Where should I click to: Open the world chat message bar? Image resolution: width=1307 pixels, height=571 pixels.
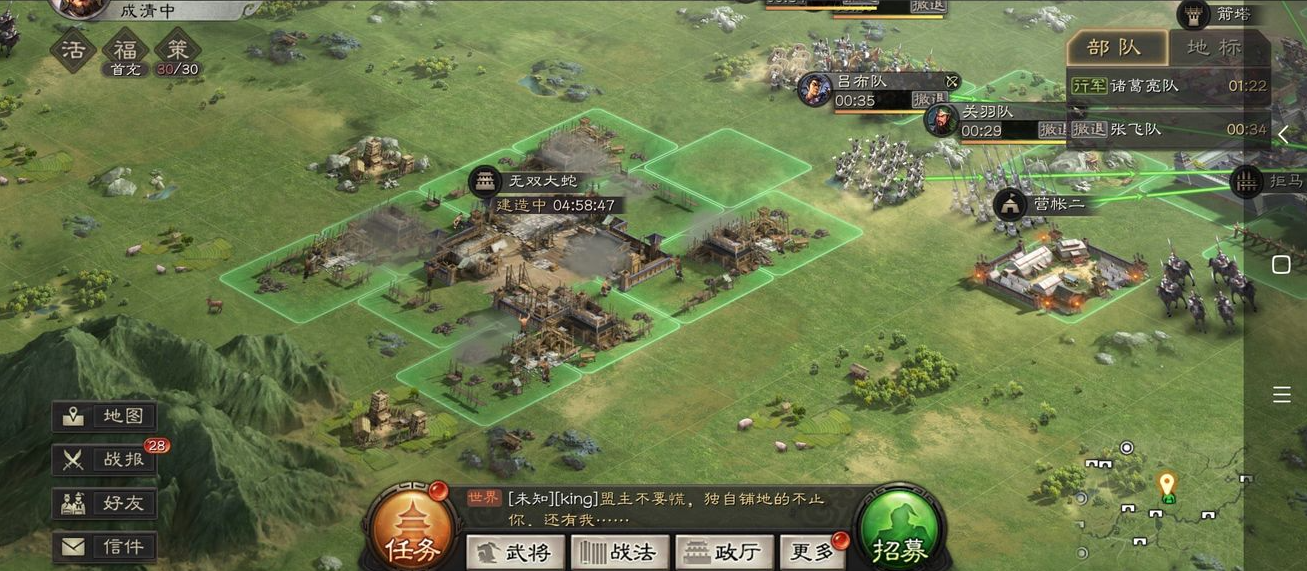tap(660, 506)
